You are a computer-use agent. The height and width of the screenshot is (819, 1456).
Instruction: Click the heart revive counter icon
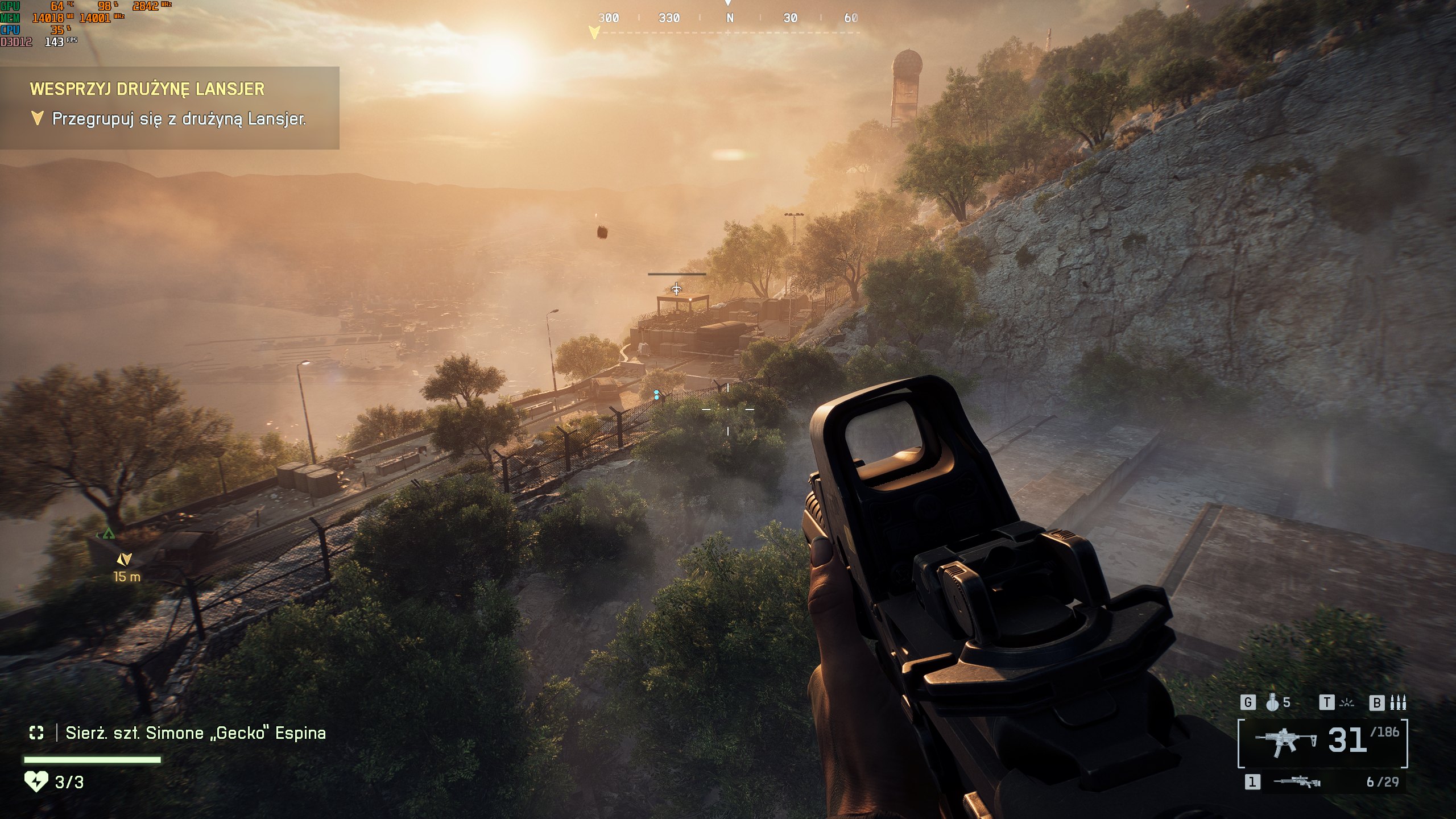(36, 782)
